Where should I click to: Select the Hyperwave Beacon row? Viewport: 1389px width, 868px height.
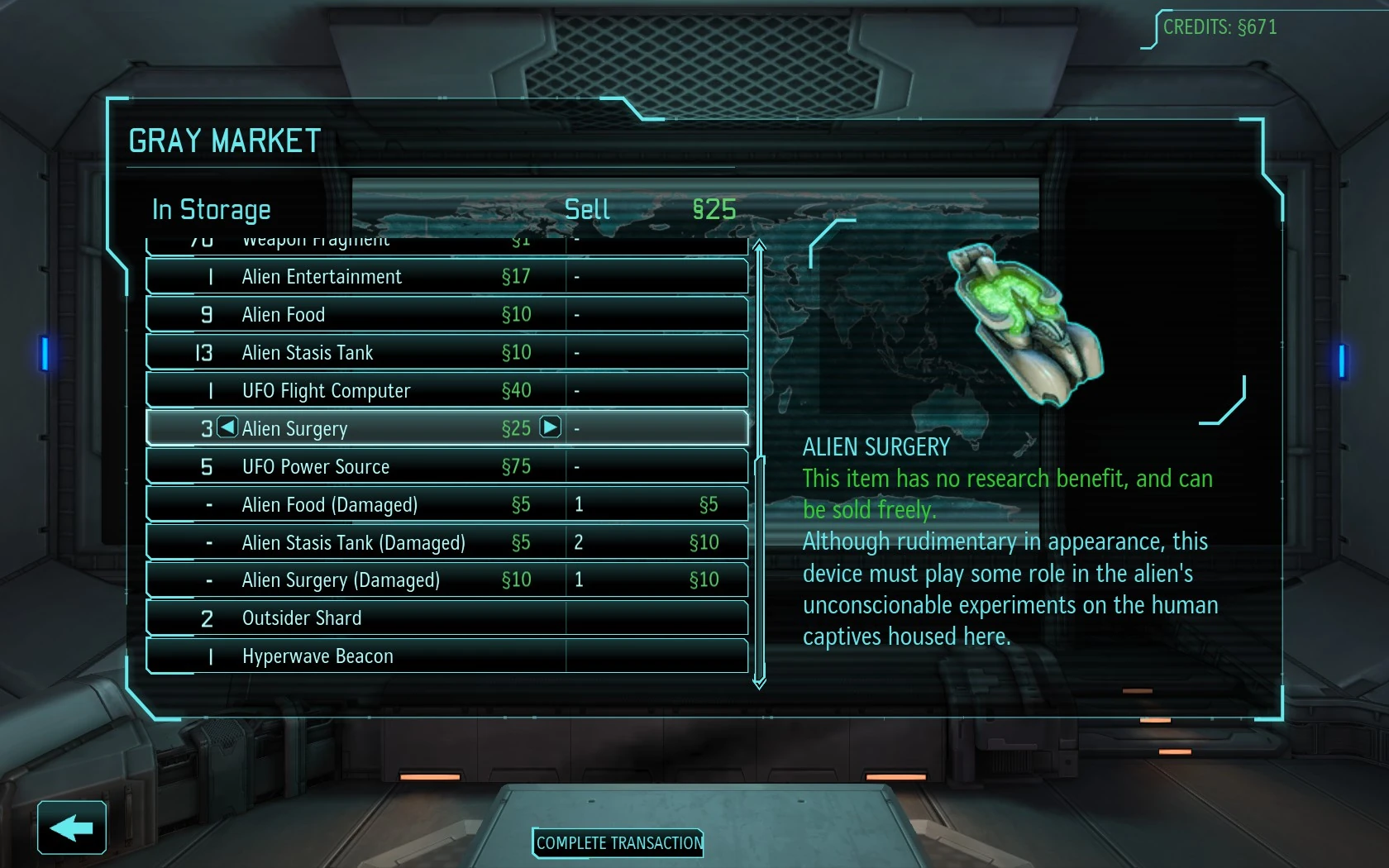(446, 656)
